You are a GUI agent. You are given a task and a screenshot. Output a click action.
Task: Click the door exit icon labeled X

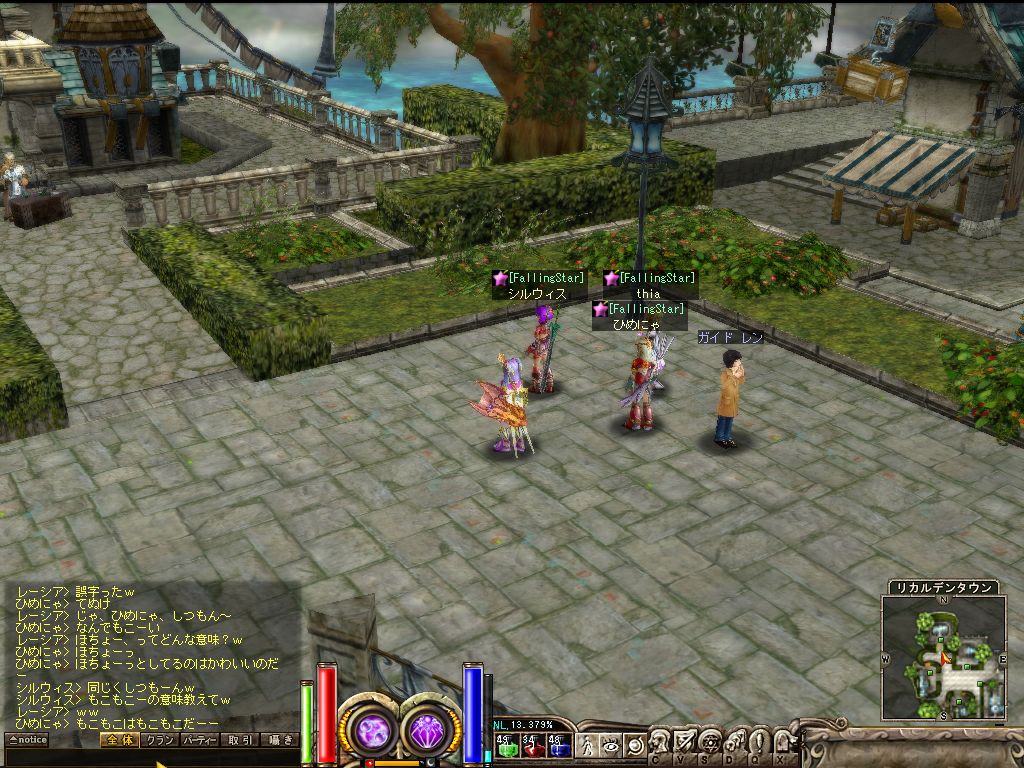click(783, 742)
